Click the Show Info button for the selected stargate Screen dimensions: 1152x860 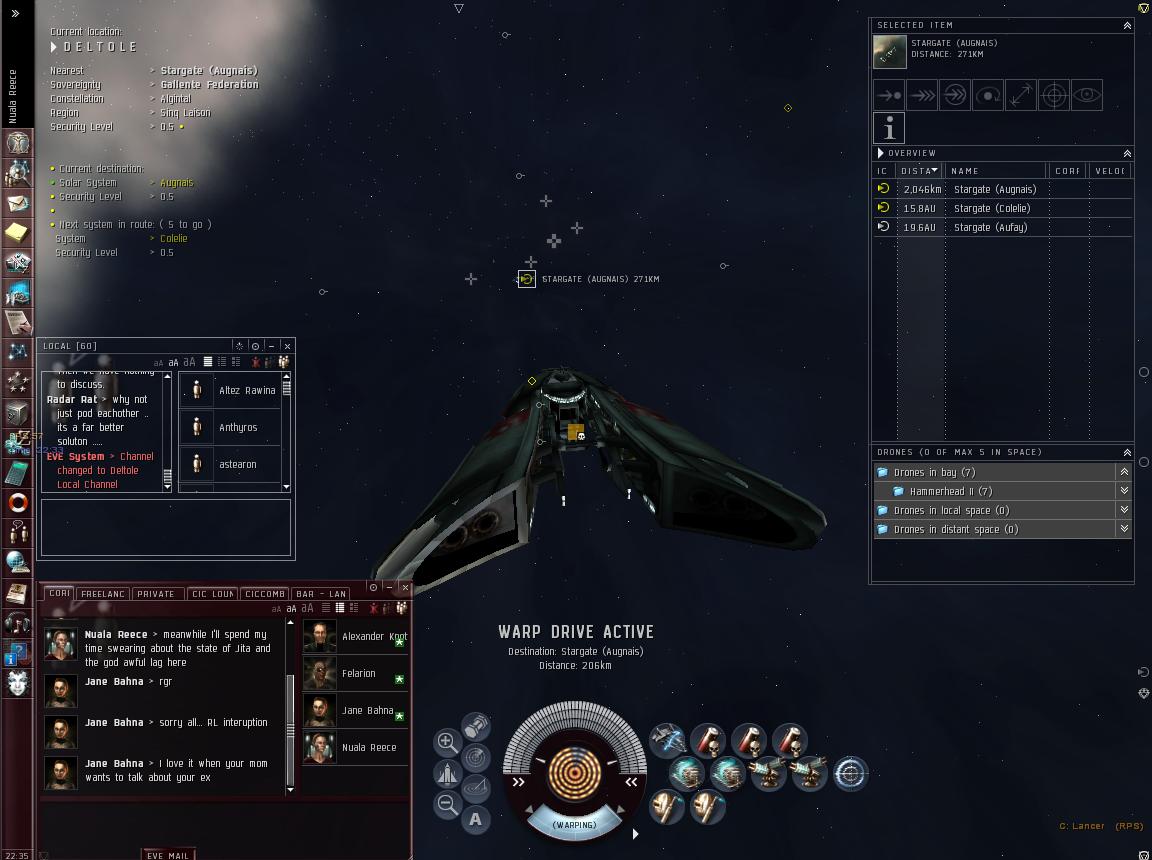[x=889, y=128]
